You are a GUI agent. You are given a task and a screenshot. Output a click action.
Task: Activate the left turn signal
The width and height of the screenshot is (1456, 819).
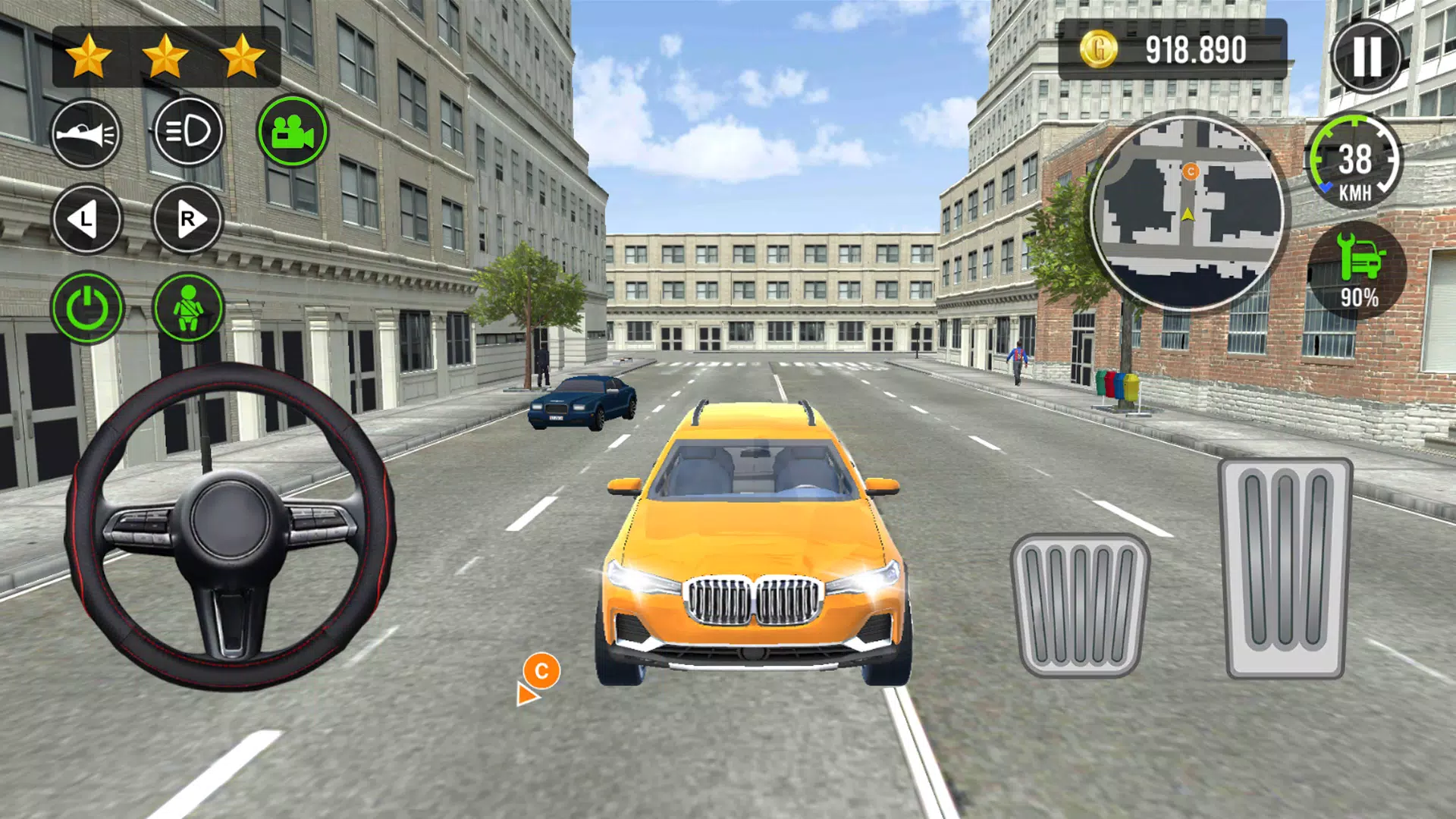(86, 219)
